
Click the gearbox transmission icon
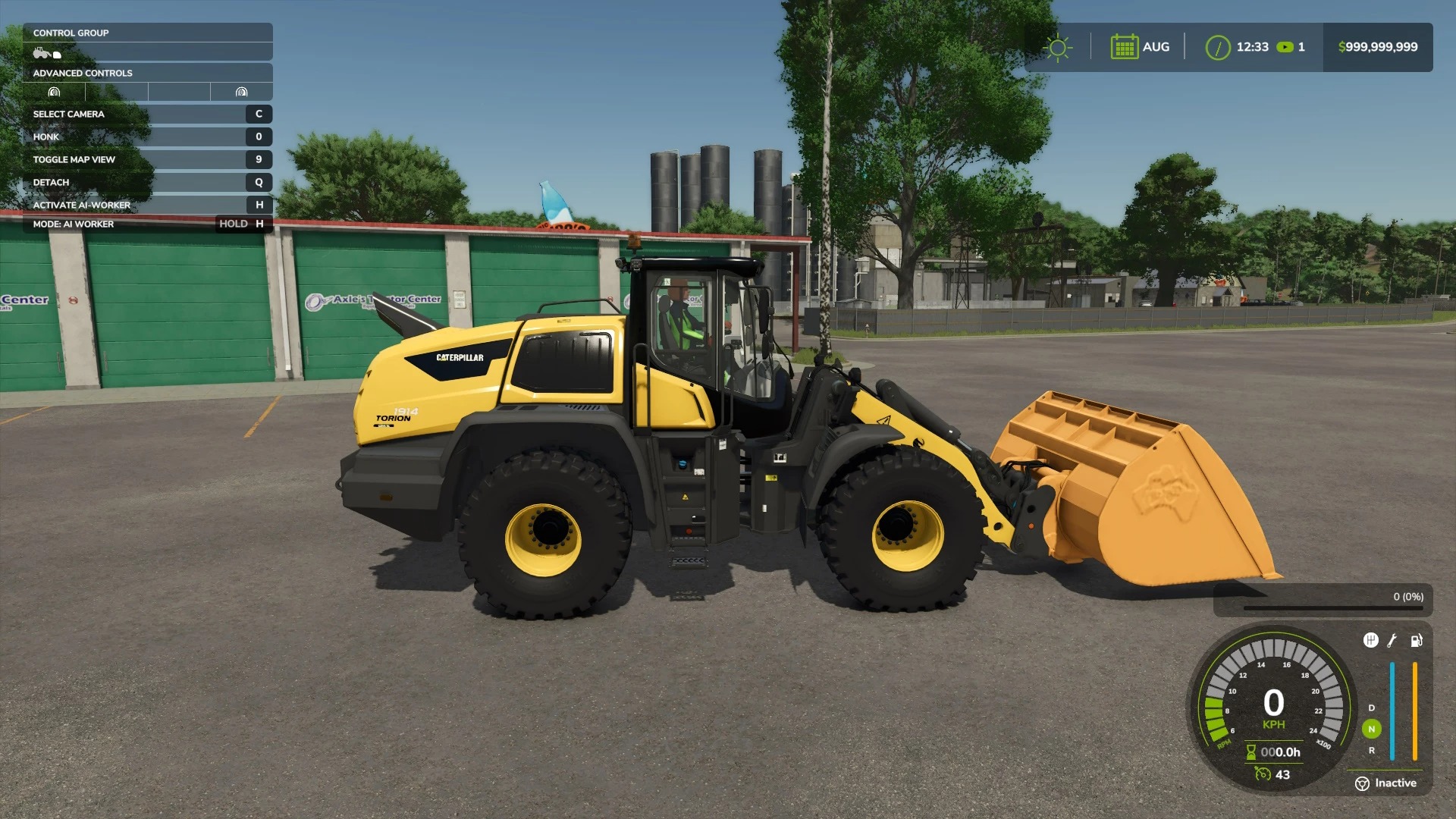1370,639
